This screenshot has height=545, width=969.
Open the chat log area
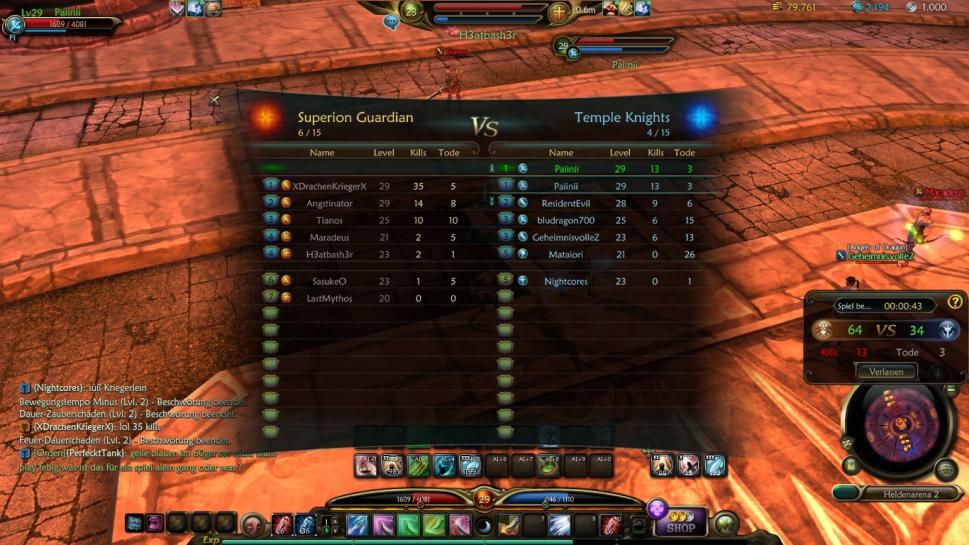click(130, 425)
